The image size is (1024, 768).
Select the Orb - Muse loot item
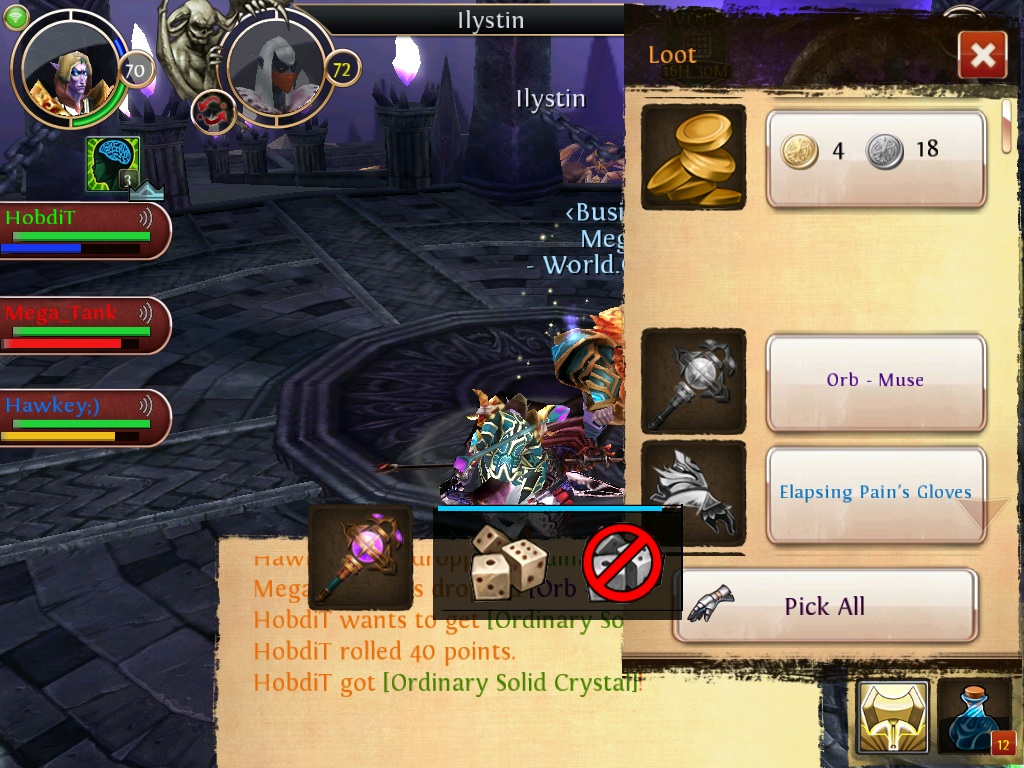click(876, 381)
